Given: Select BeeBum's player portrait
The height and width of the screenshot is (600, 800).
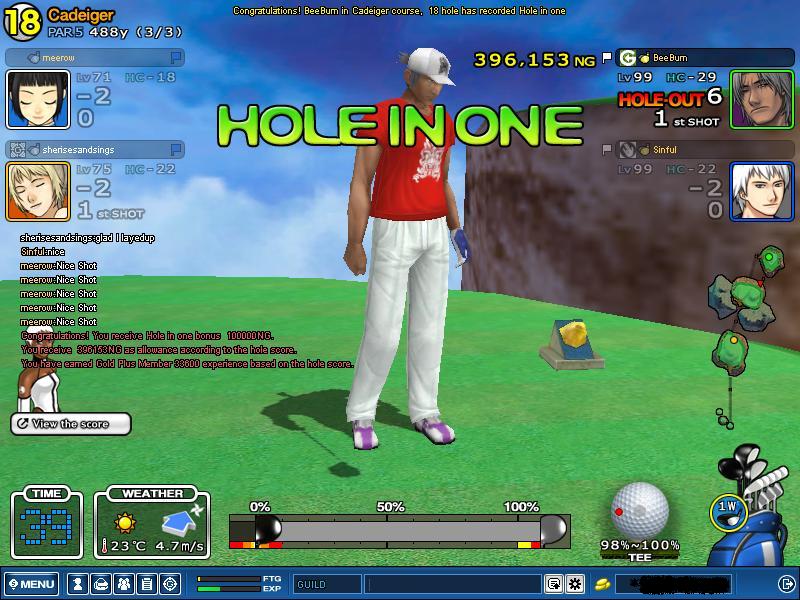Looking at the screenshot, I should tap(761, 99).
